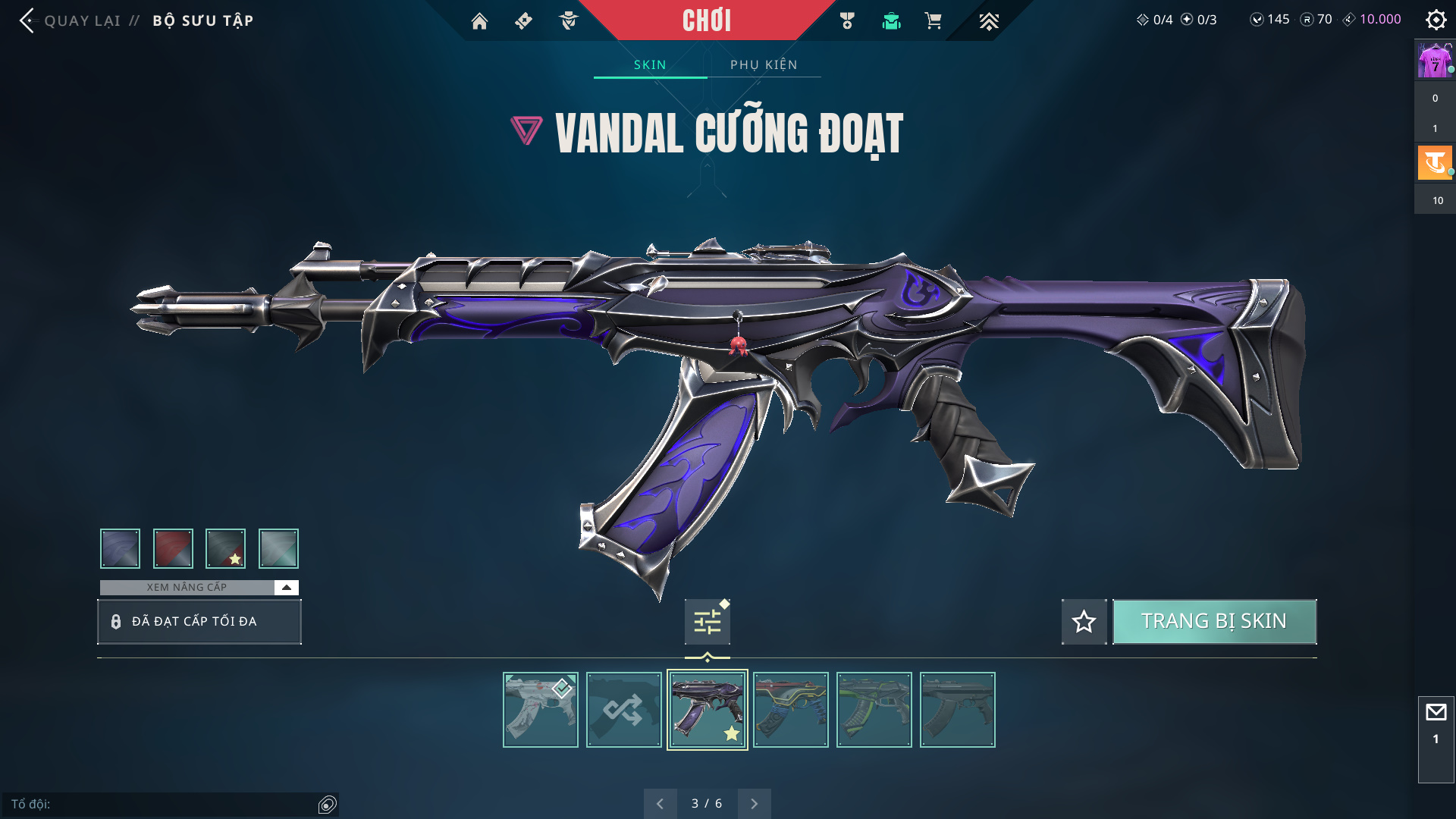Screen dimensions: 1456x819
Task: Select the Skin tab
Action: pos(650,65)
